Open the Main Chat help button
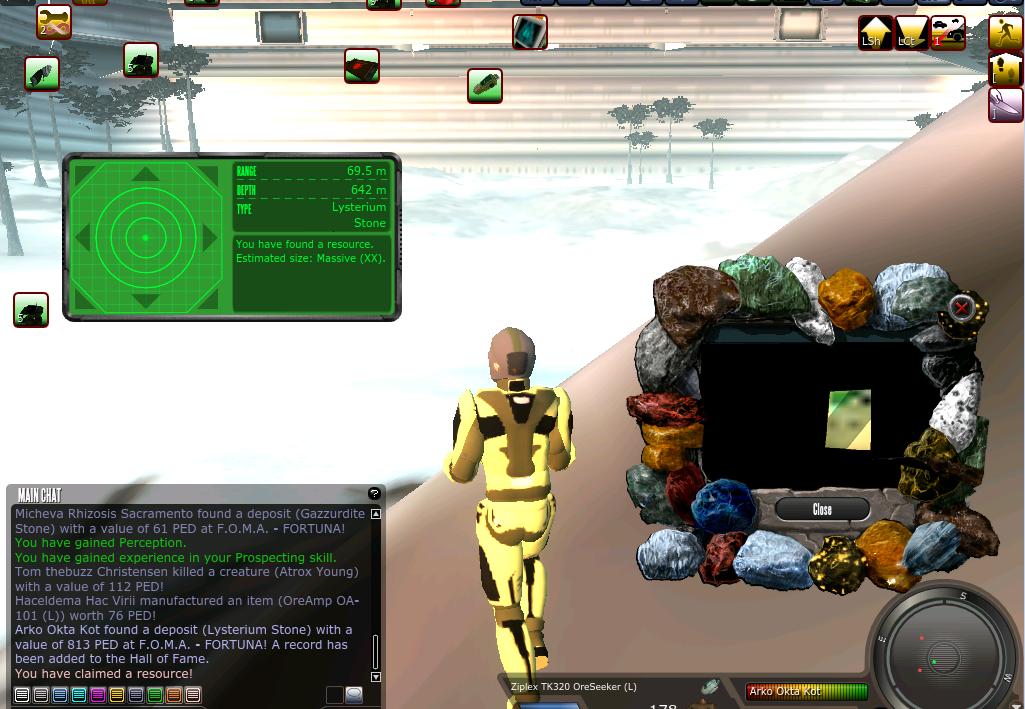Viewport: 1025px width, 709px height. 374,493
